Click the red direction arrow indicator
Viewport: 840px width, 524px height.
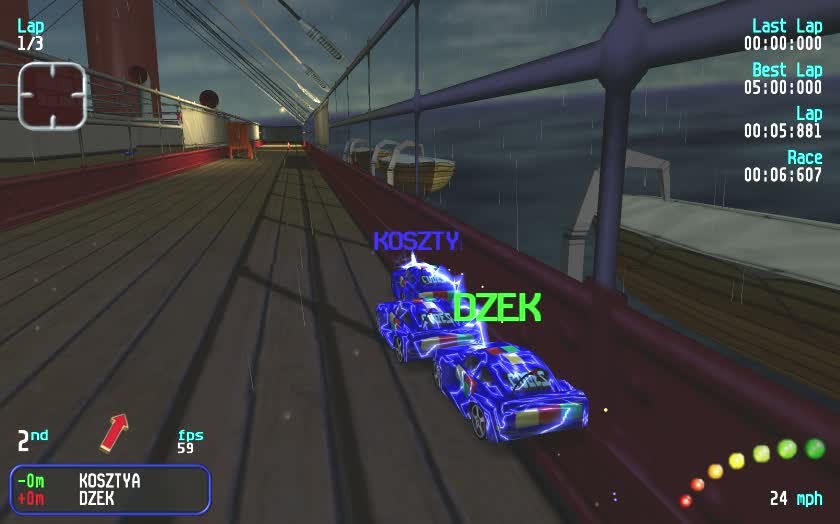click(x=114, y=432)
